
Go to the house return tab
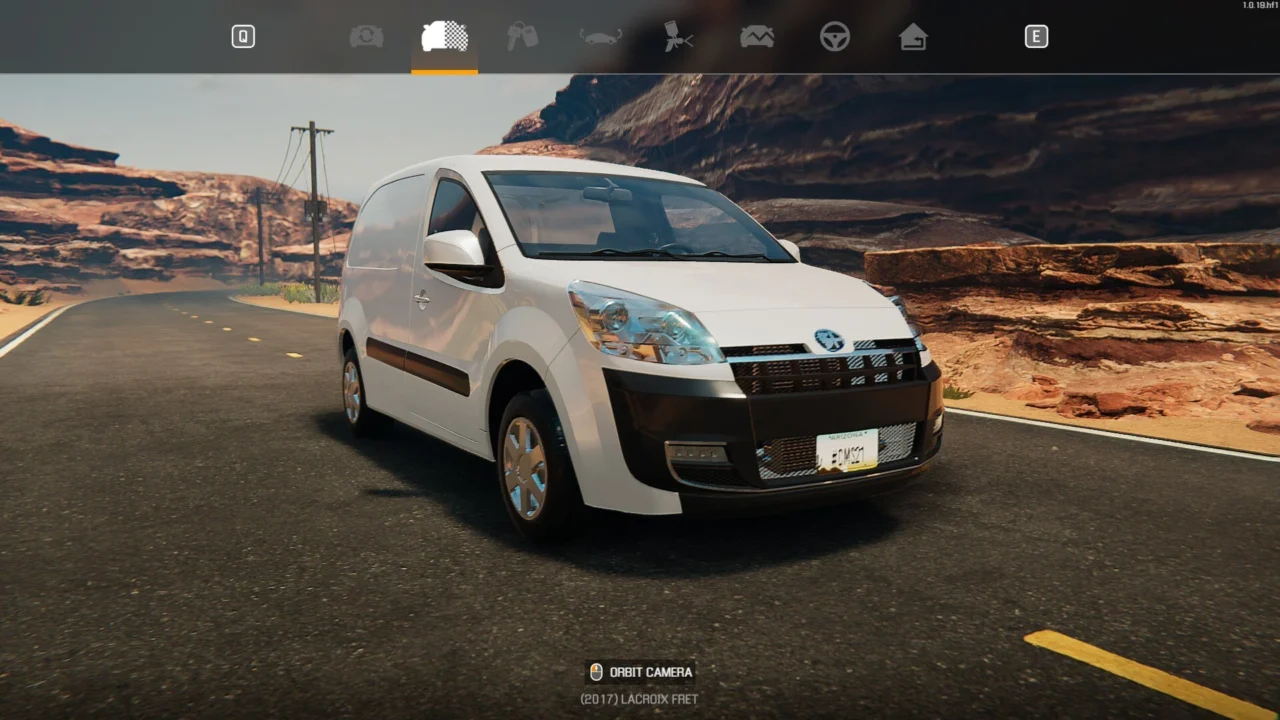(x=912, y=37)
